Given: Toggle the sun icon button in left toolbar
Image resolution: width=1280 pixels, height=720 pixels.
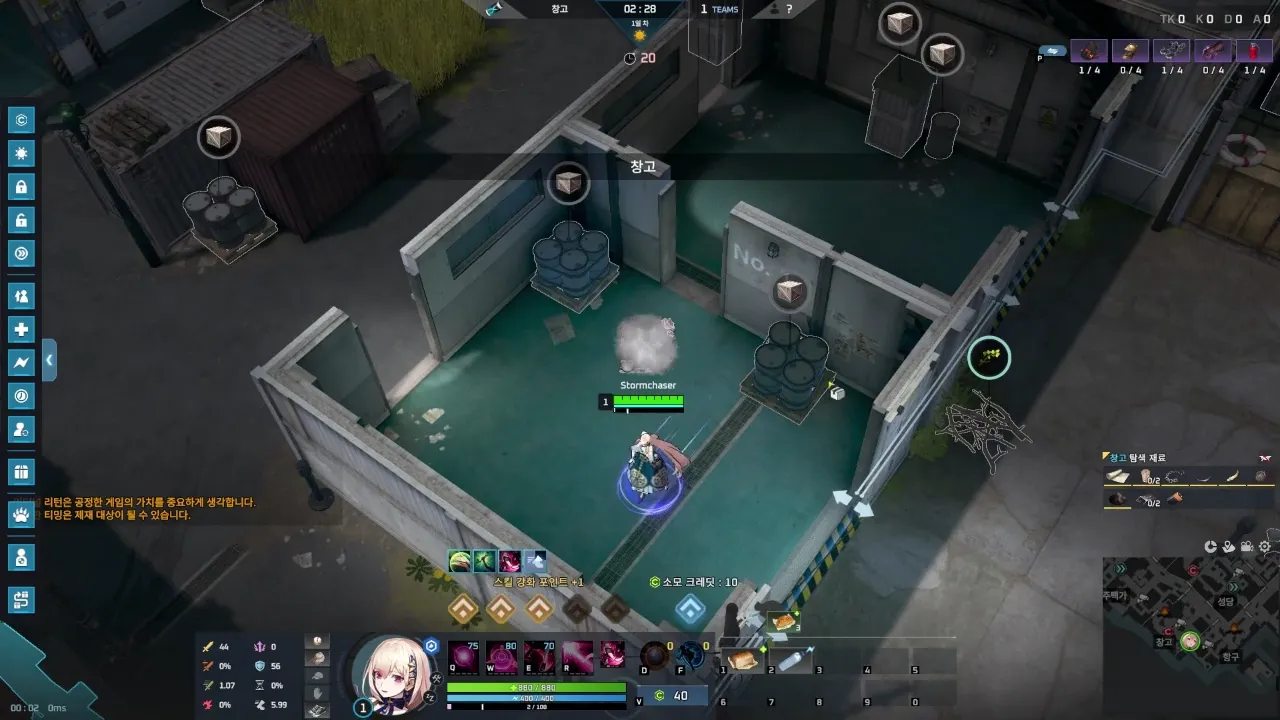Looking at the screenshot, I should 21,153.
